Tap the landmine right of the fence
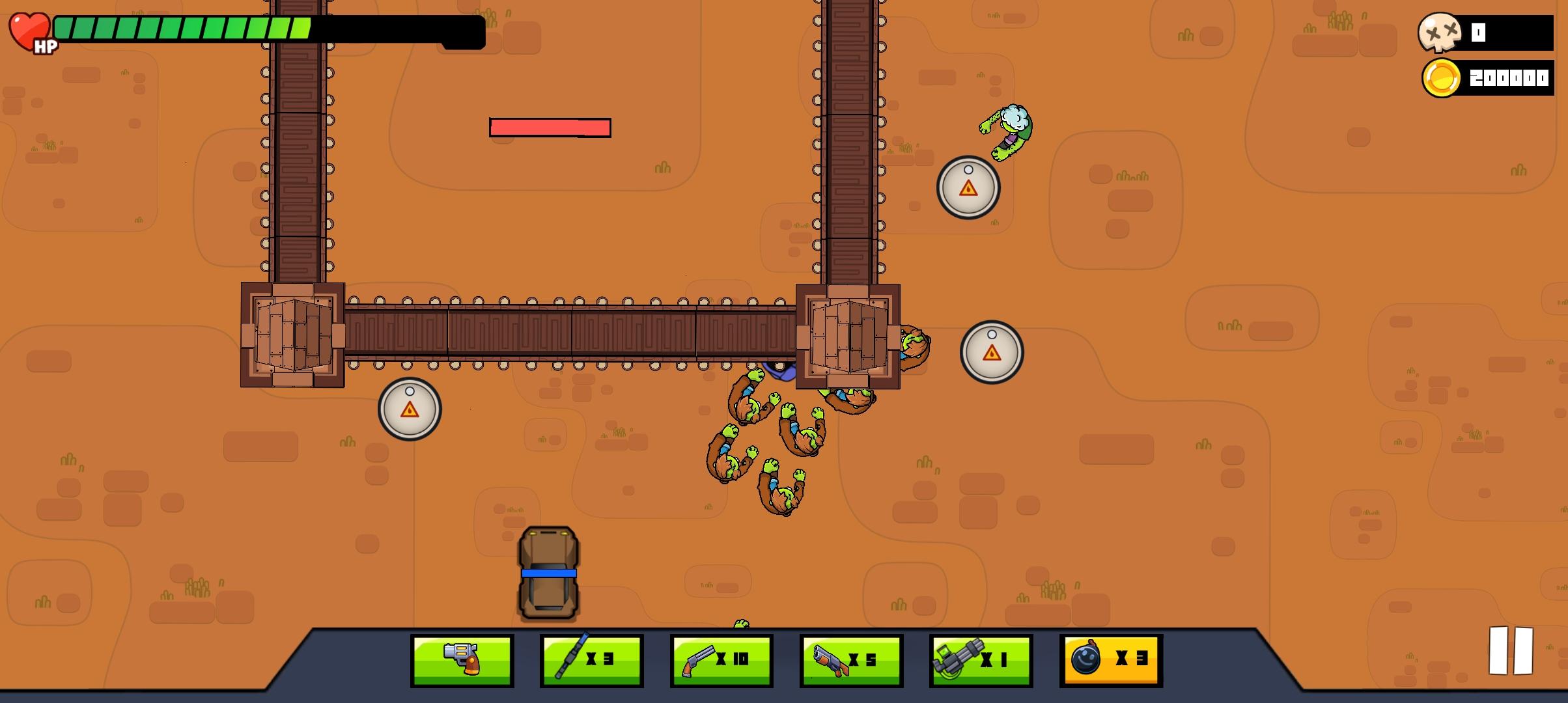This screenshot has width=1568, height=703. click(992, 351)
